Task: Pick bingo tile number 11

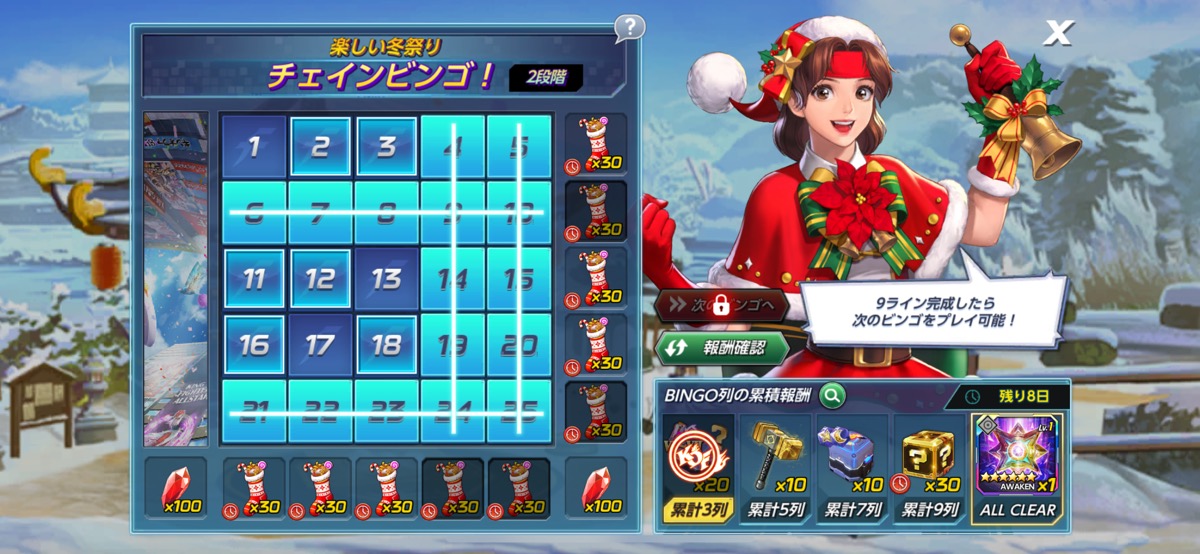Action: 254,279
